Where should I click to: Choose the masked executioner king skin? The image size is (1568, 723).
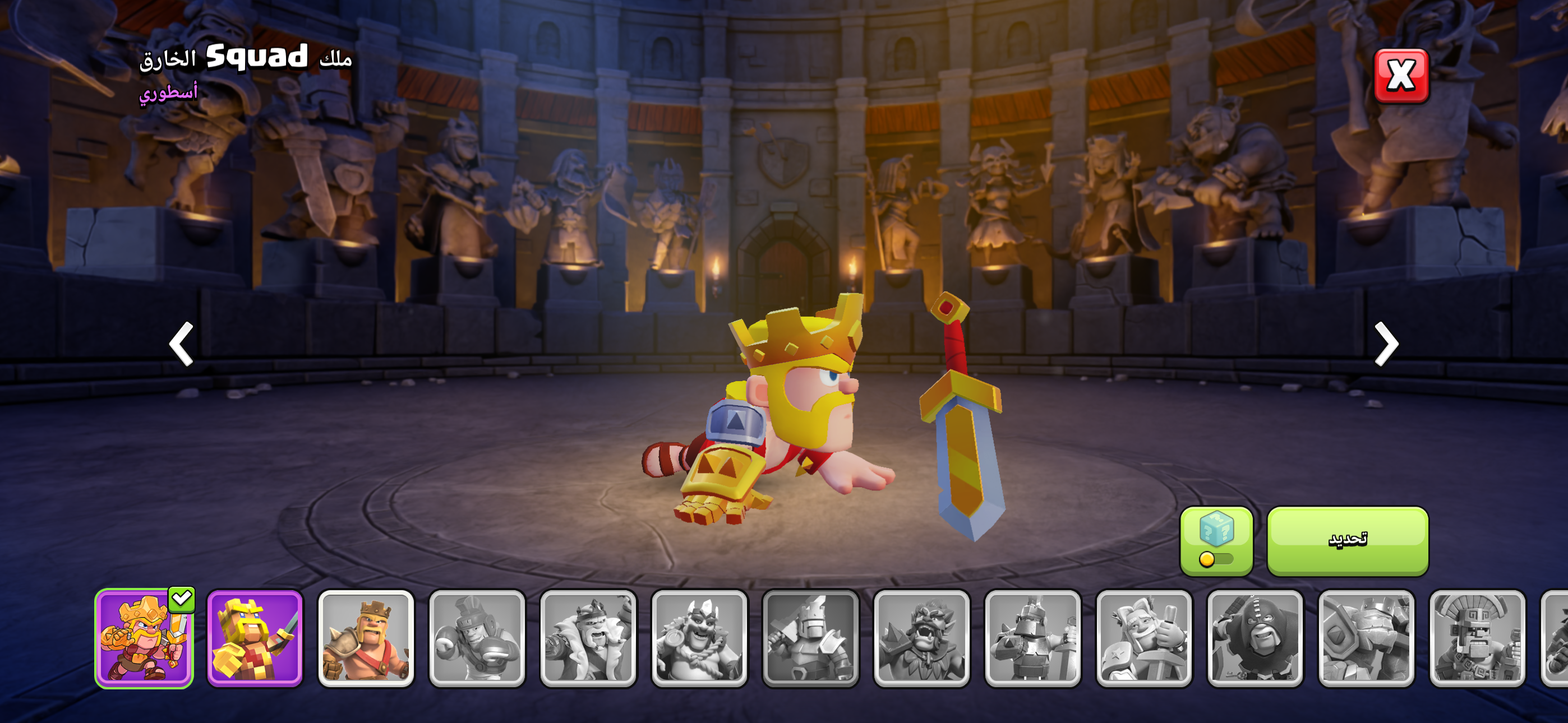(x=1255, y=638)
